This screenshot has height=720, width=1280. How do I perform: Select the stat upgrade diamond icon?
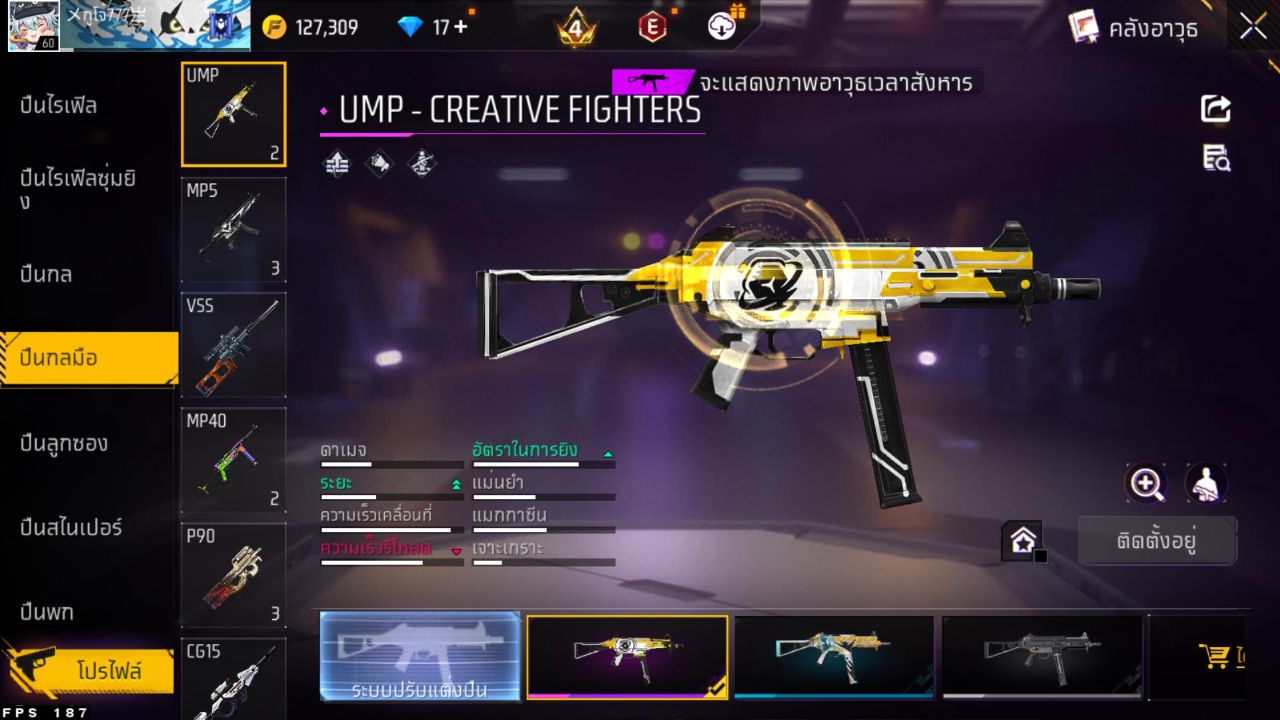335,163
